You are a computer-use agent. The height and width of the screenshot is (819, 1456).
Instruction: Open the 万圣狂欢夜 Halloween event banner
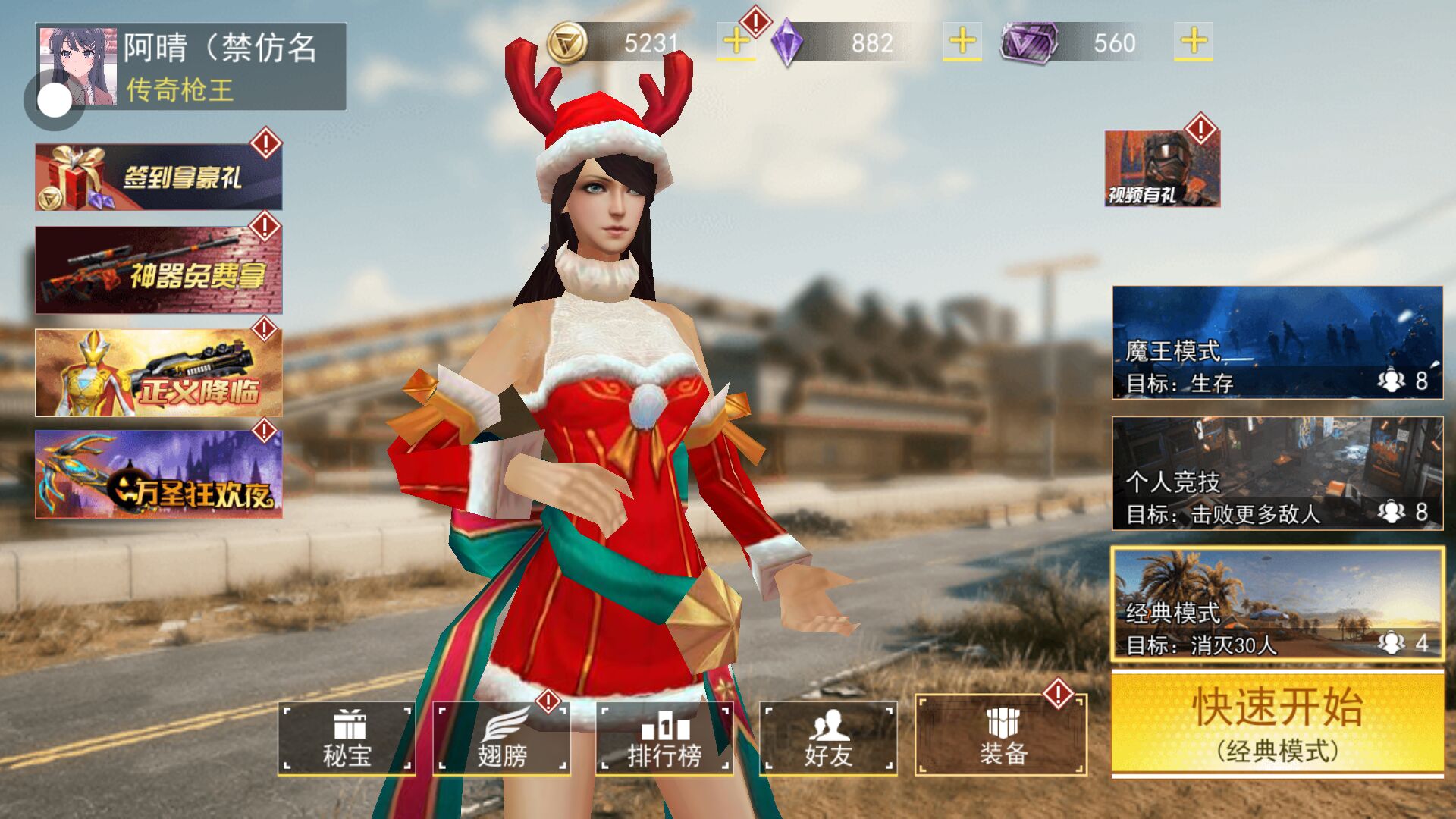(x=158, y=475)
